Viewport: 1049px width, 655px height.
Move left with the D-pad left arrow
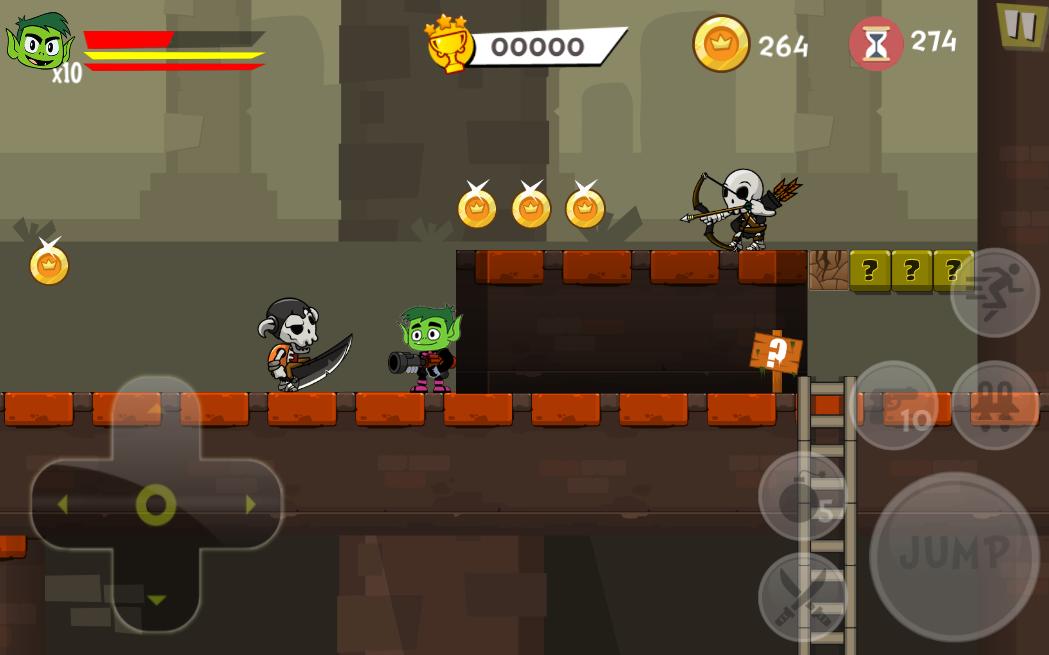(x=62, y=505)
